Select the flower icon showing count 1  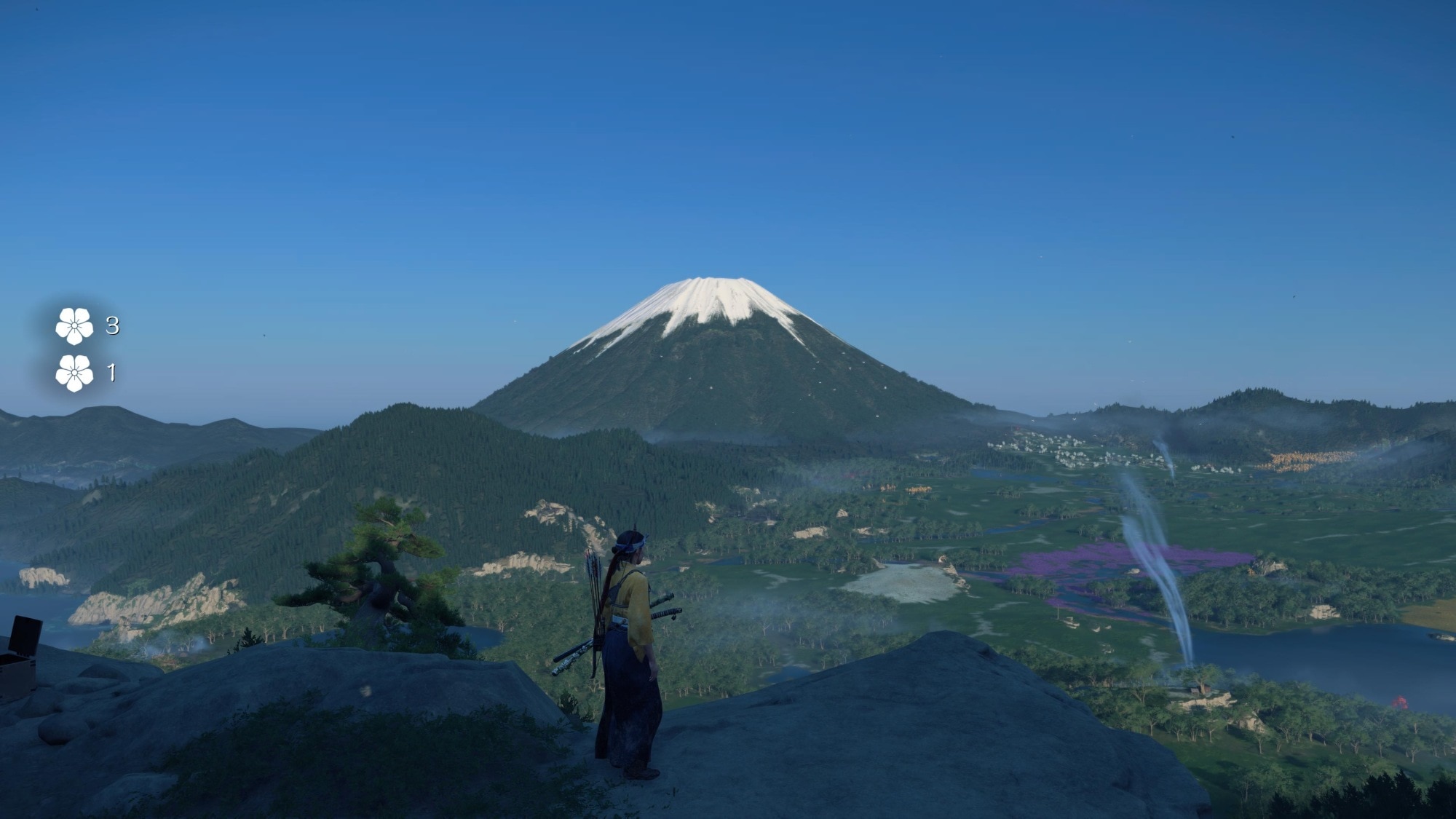[74, 373]
